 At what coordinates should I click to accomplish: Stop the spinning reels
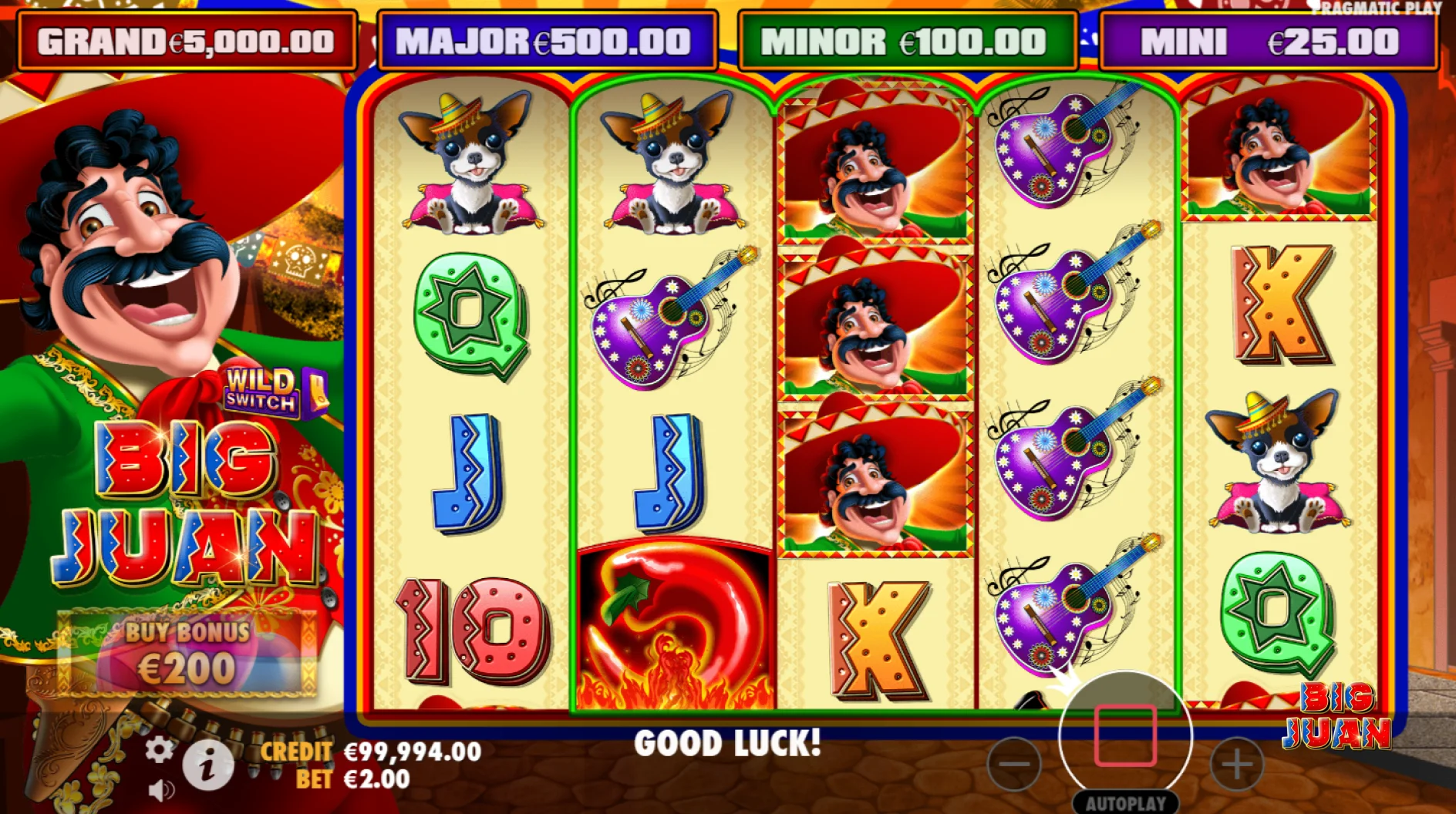tap(1125, 736)
